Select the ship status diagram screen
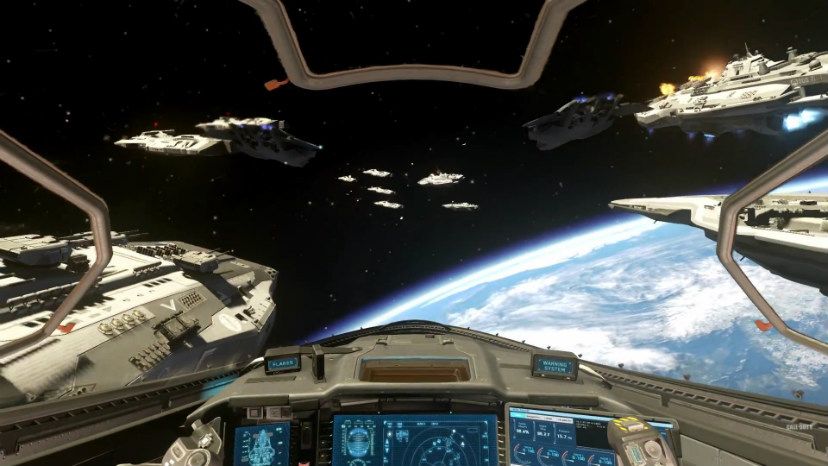This screenshot has width=828, height=466. coord(262,443)
